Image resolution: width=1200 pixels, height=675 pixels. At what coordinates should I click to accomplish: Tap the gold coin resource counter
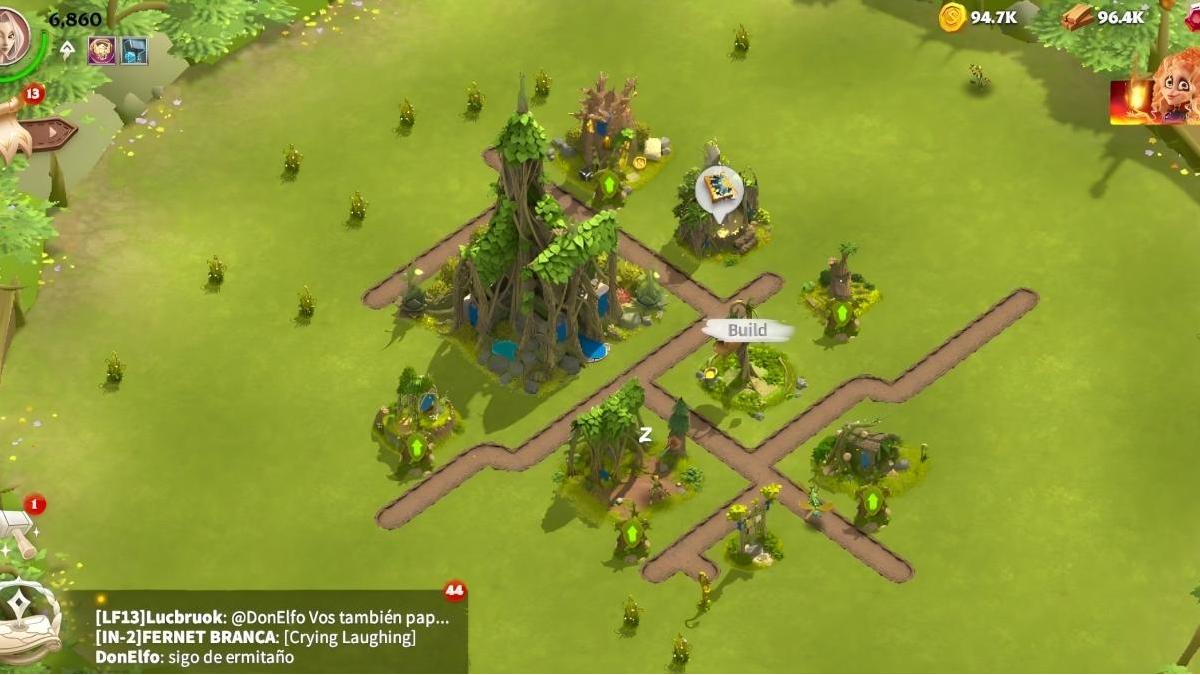point(979,17)
